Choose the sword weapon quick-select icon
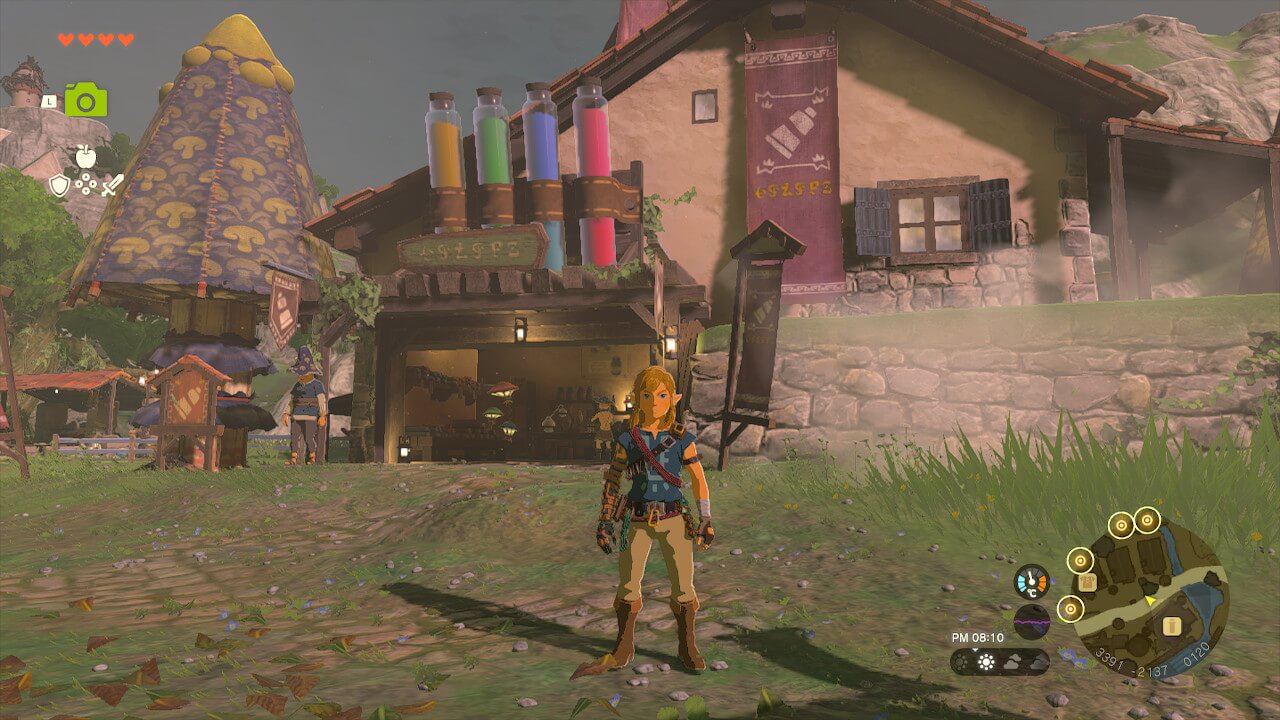 (112, 184)
